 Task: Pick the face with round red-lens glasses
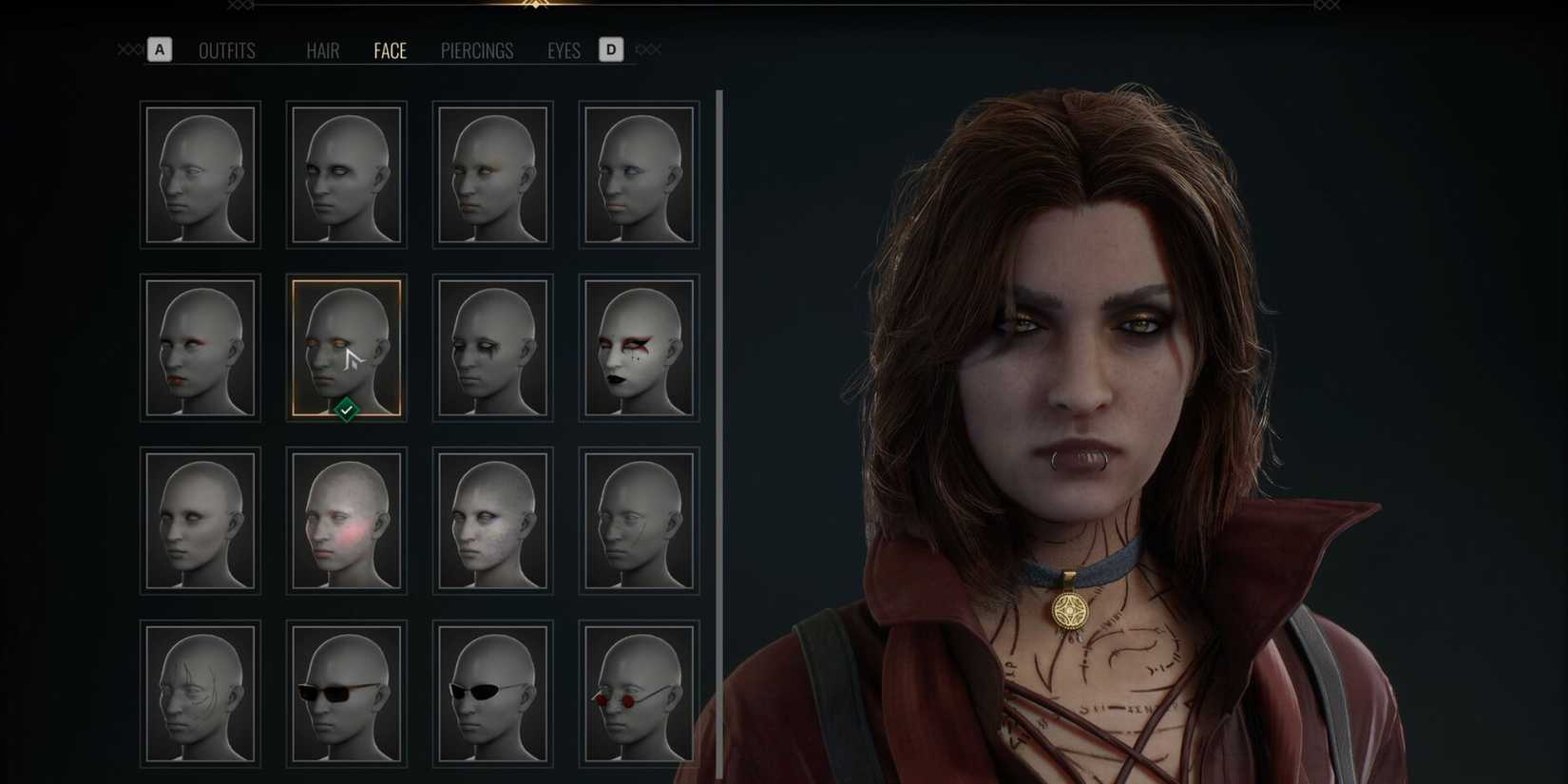(x=639, y=694)
